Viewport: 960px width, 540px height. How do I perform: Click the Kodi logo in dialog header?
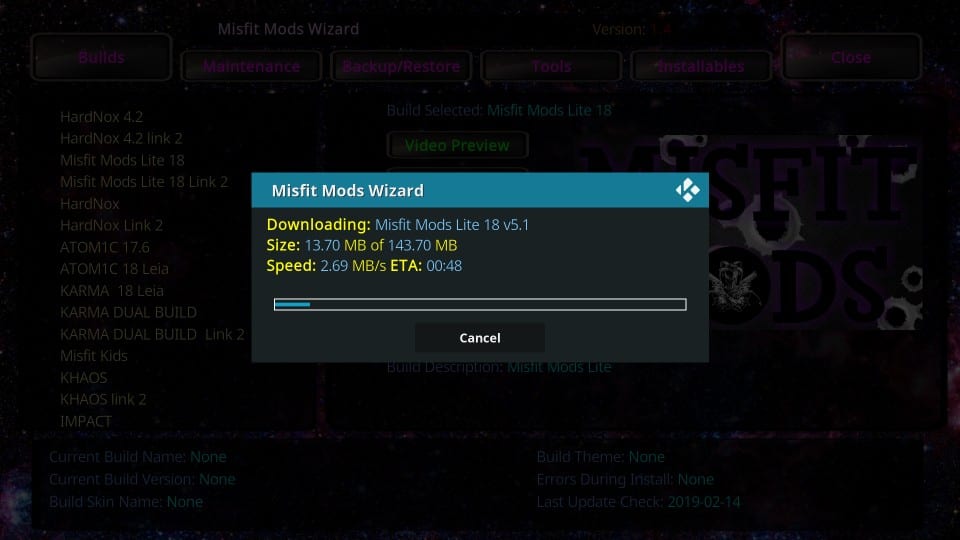click(687, 190)
